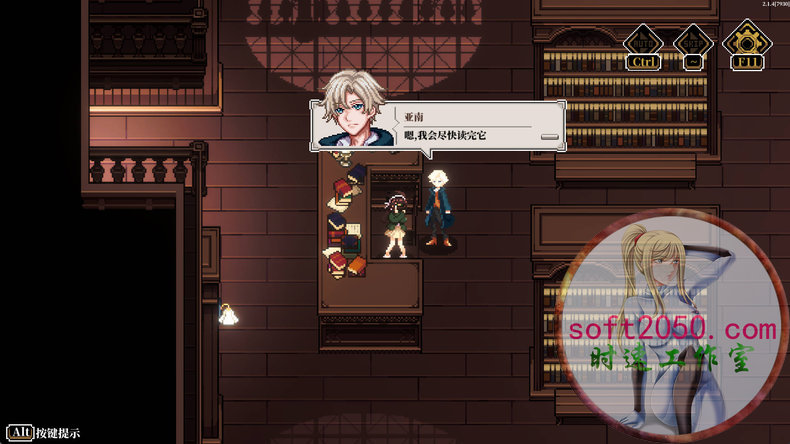Advance the dialogue with the continue indicator
The height and width of the screenshot is (444, 790).
pos(548,135)
